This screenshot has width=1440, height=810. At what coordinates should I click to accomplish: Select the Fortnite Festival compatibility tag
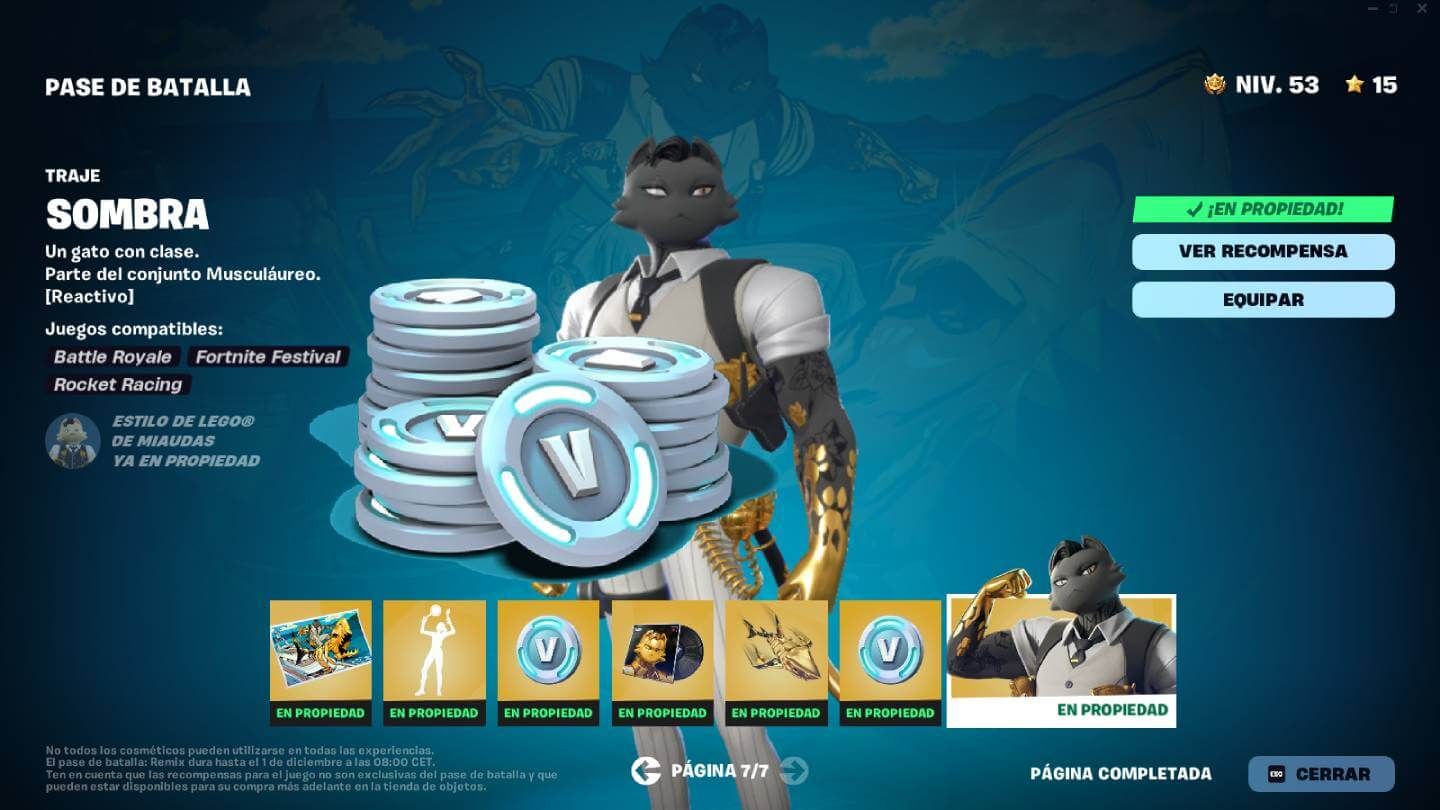[x=266, y=357]
